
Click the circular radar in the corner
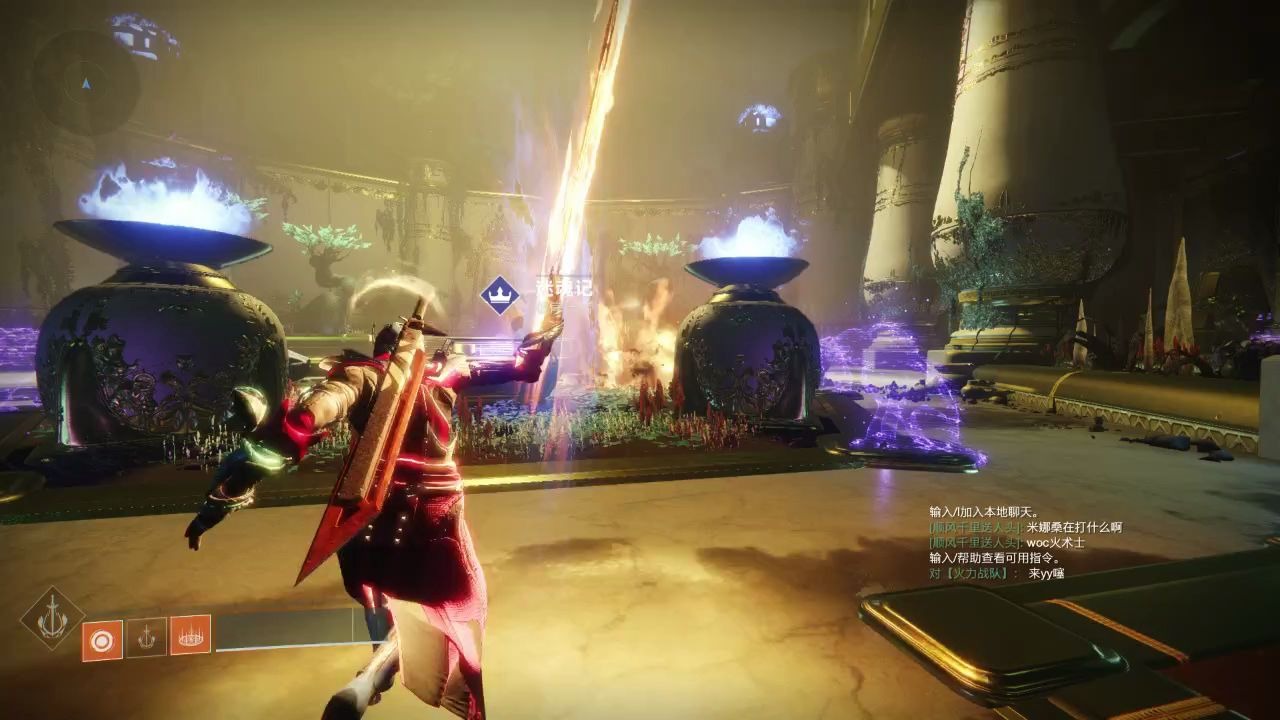pyautogui.click(x=84, y=82)
